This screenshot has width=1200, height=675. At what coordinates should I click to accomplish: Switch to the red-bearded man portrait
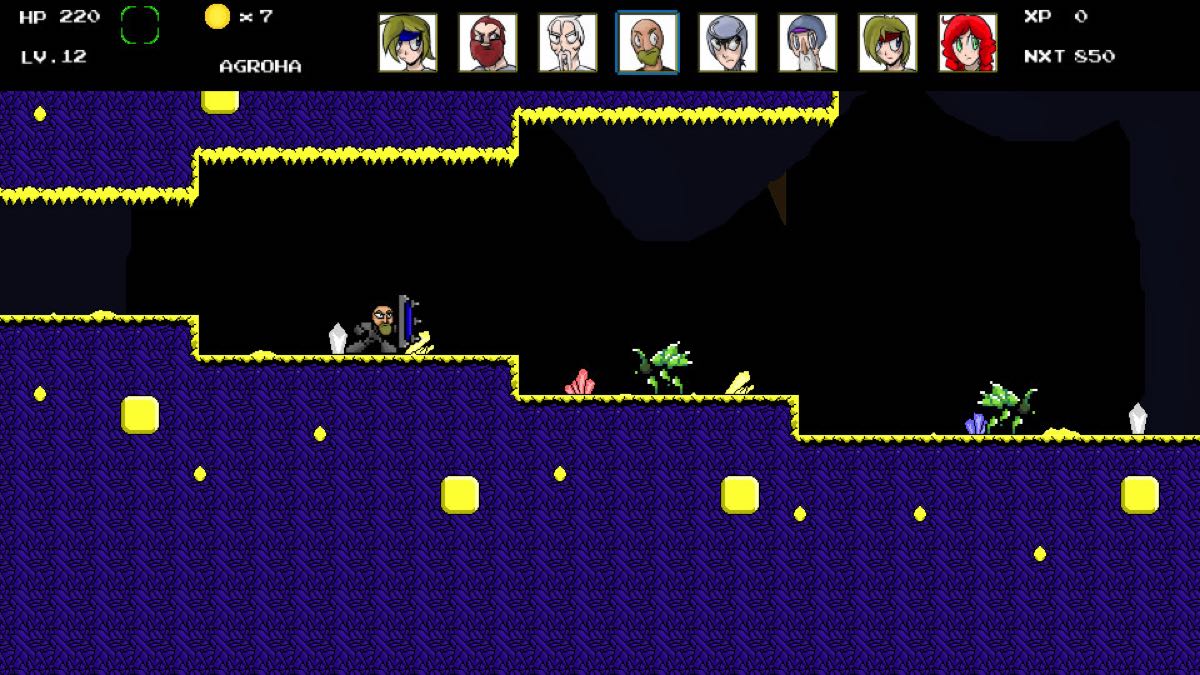488,43
